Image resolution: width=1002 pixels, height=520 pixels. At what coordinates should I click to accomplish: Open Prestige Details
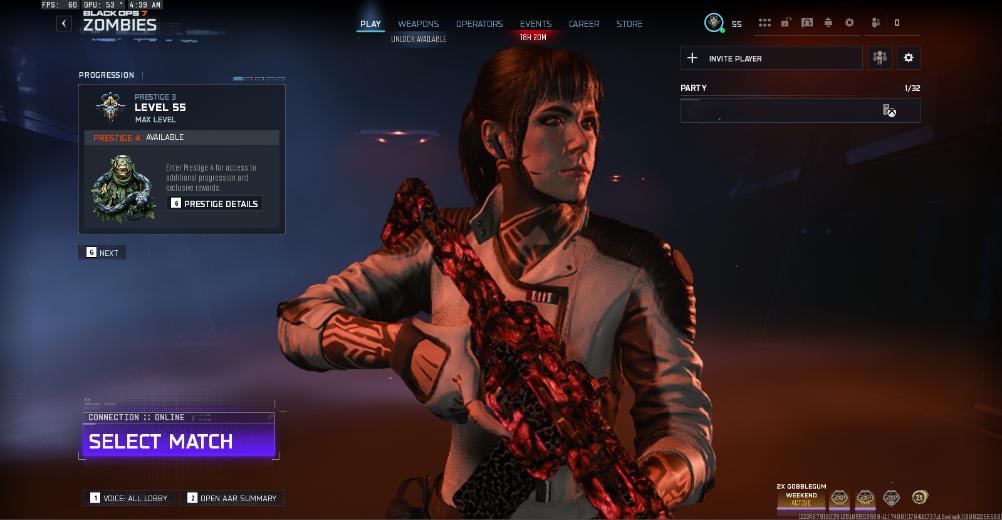pyautogui.click(x=215, y=203)
